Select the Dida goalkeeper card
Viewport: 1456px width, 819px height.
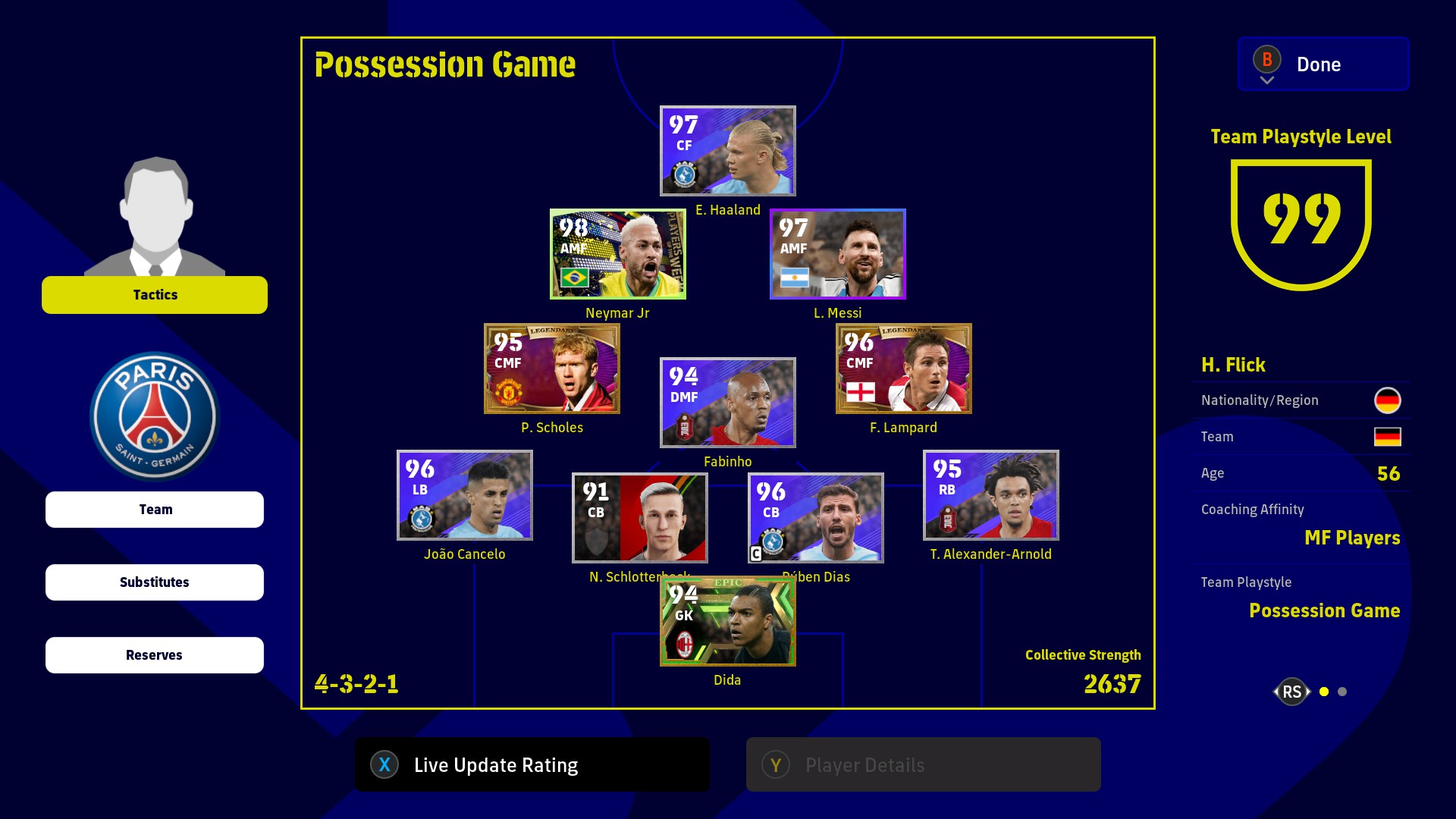(727, 622)
